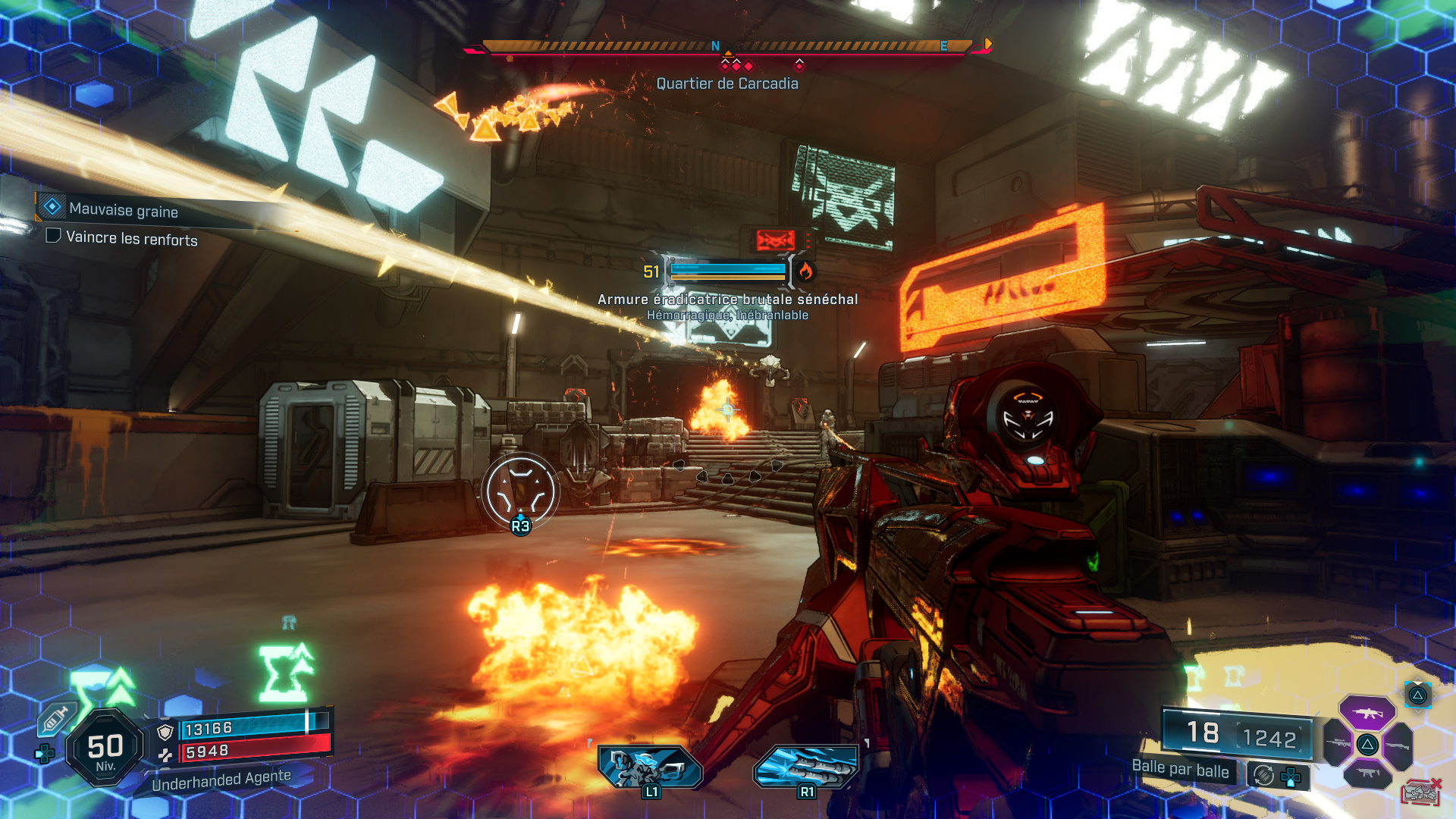Select the fire element icon on enemy bar
Screen dimensions: 1456x819
pos(805,271)
